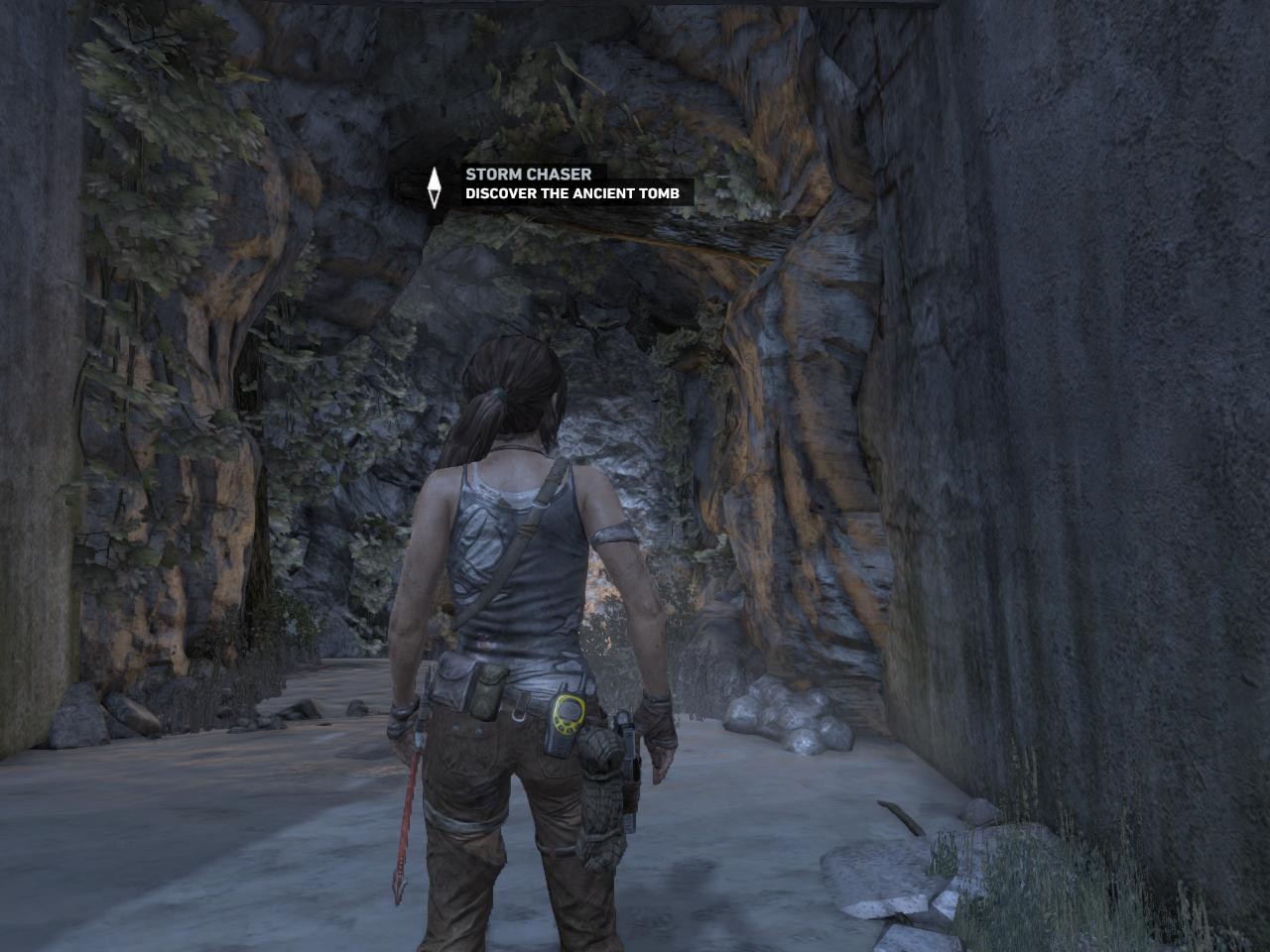Select the white diamond objective marker
The width and height of the screenshot is (1270, 952).
[434, 185]
